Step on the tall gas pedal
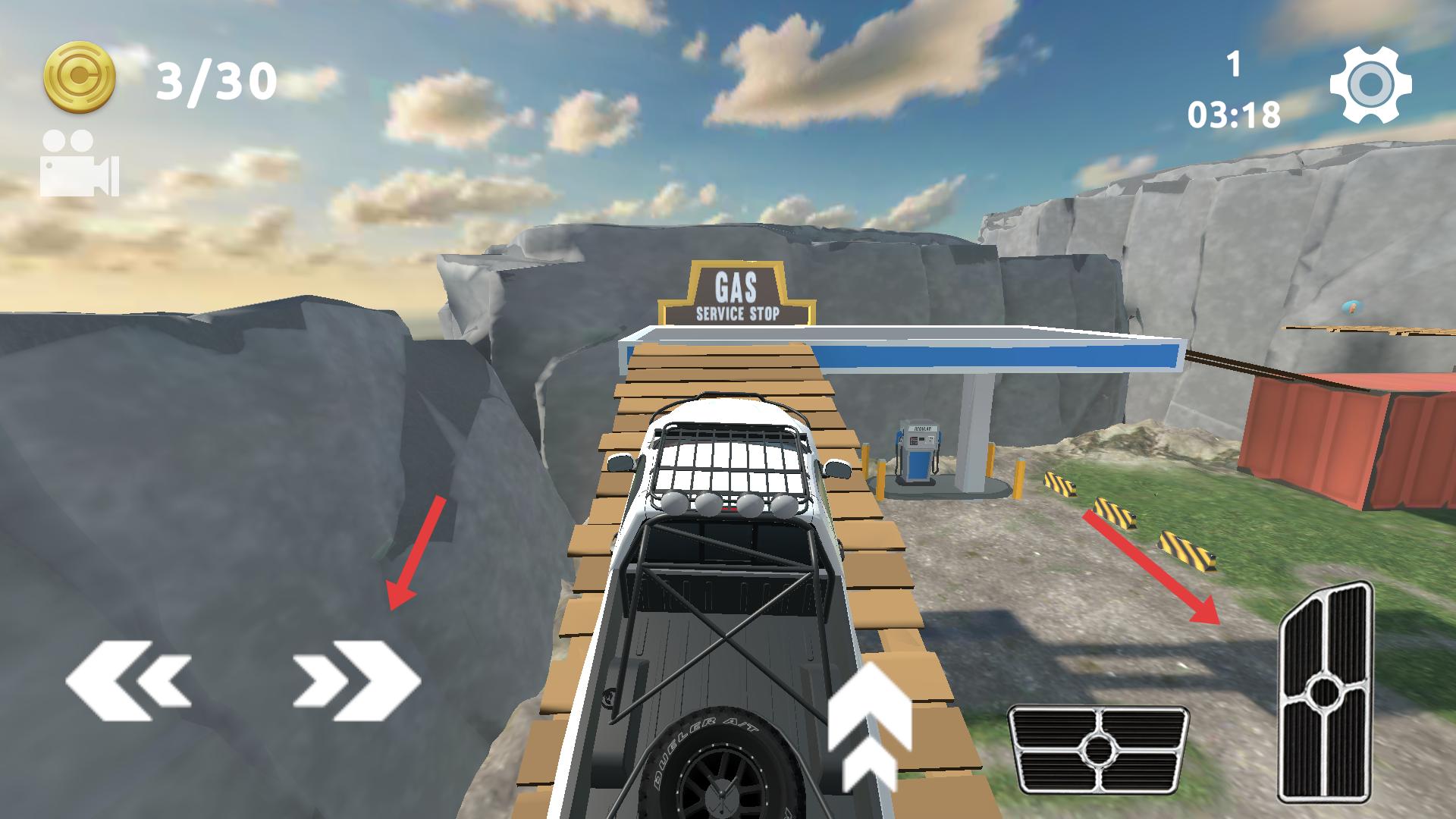1456x819 pixels. pyautogui.click(x=1324, y=692)
